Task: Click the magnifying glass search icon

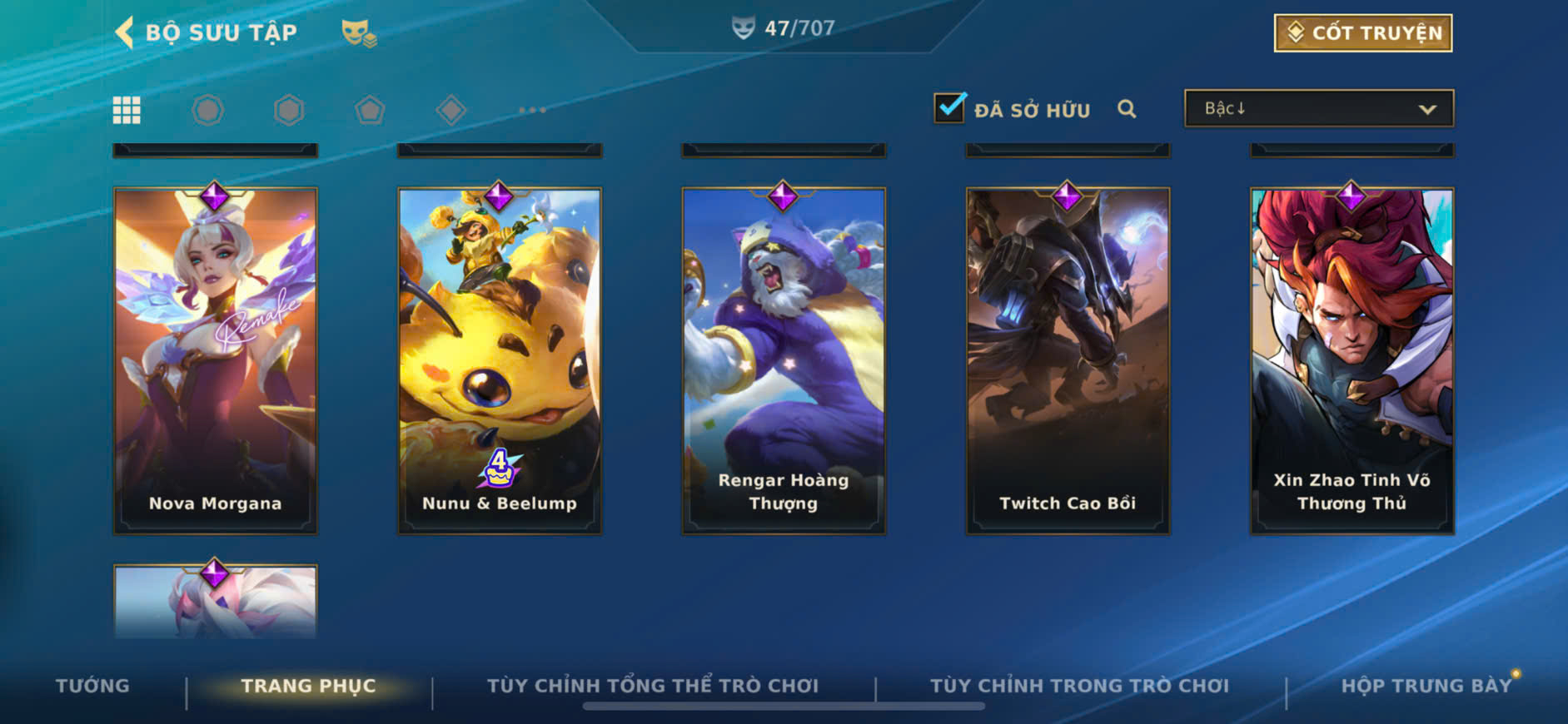Action: (1127, 109)
